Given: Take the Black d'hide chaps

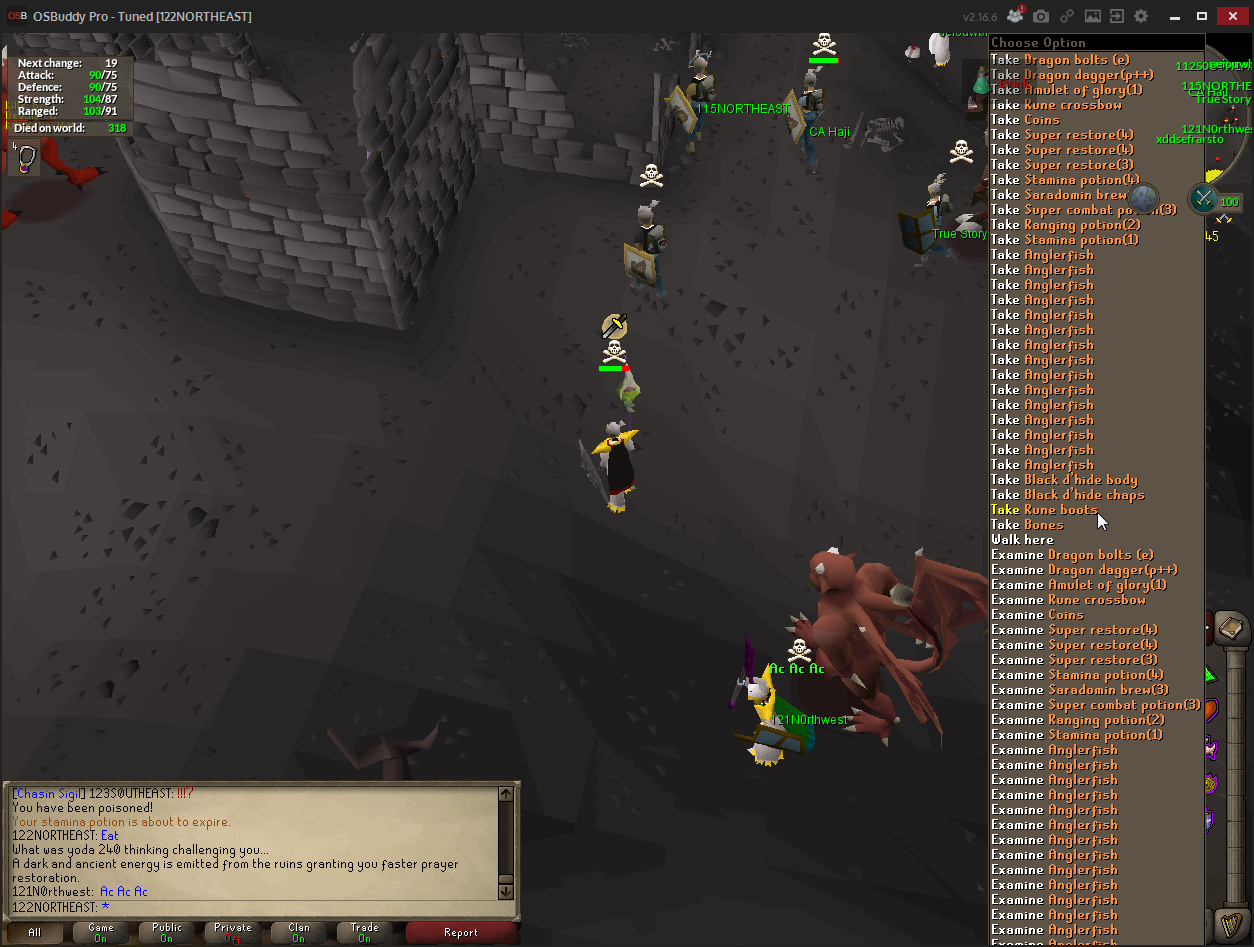Looking at the screenshot, I should [1067, 495].
